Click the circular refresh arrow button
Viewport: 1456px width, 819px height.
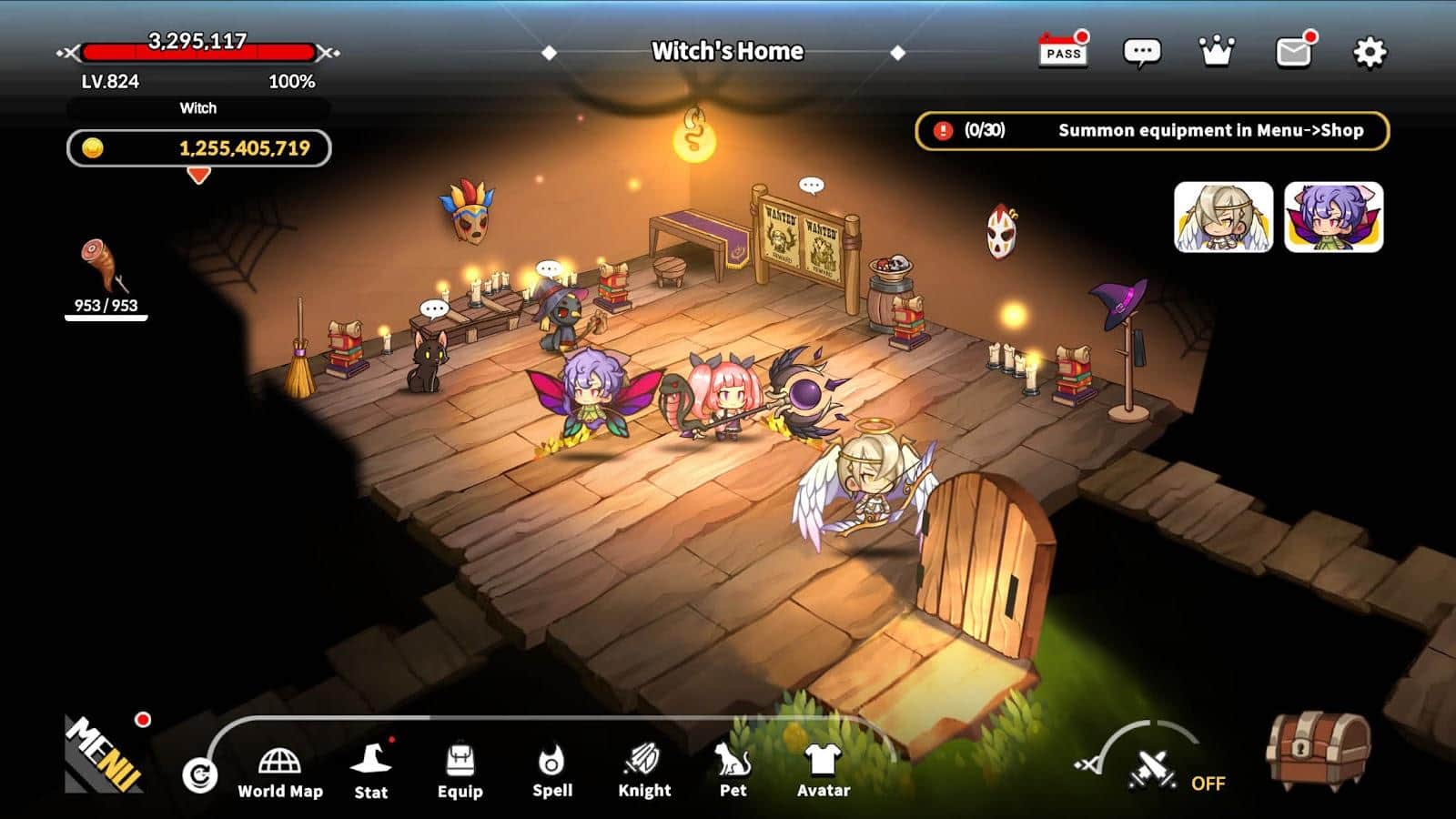pos(199,775)
